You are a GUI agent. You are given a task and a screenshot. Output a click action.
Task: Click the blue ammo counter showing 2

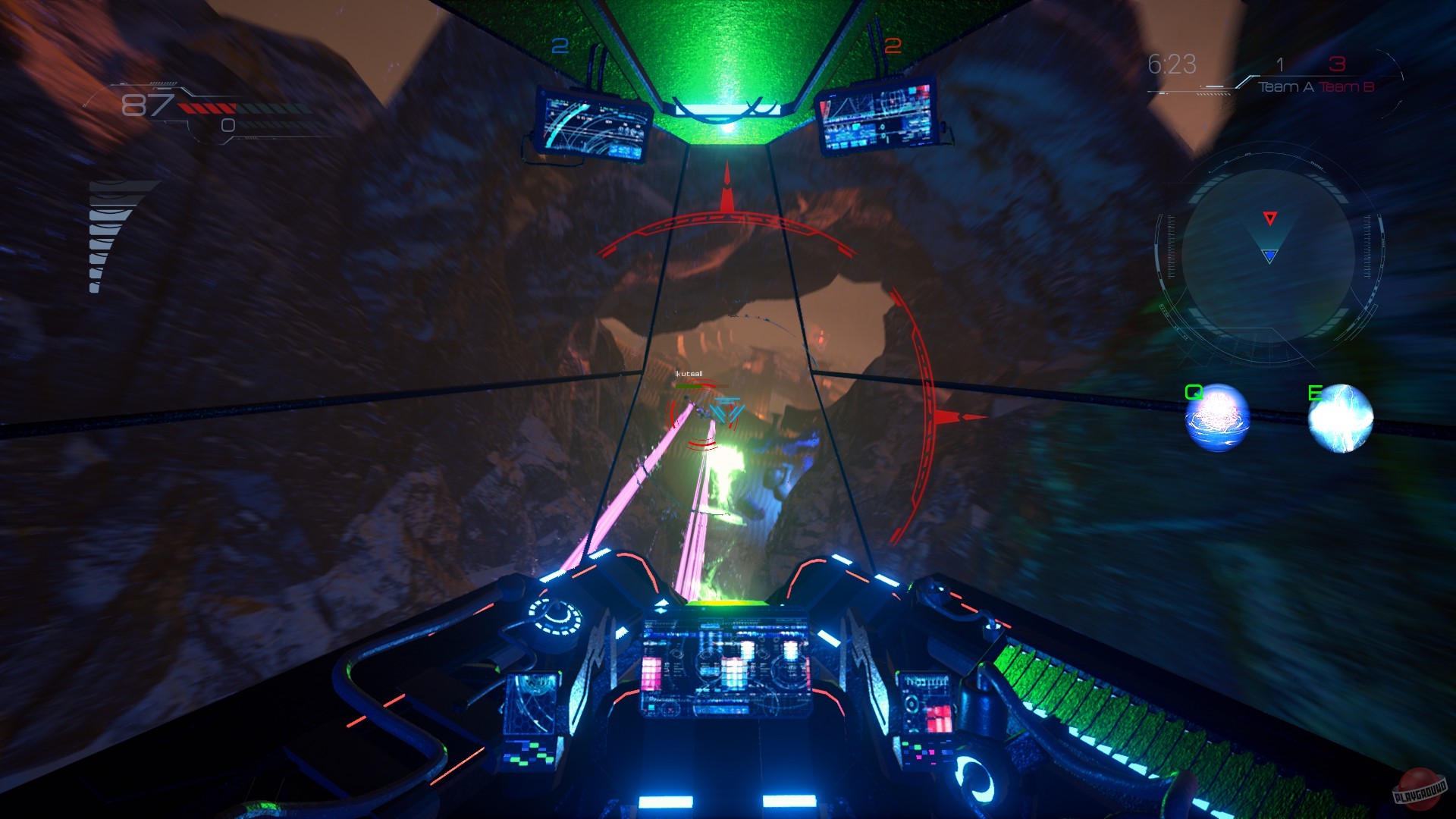click(x=561, y=47)
